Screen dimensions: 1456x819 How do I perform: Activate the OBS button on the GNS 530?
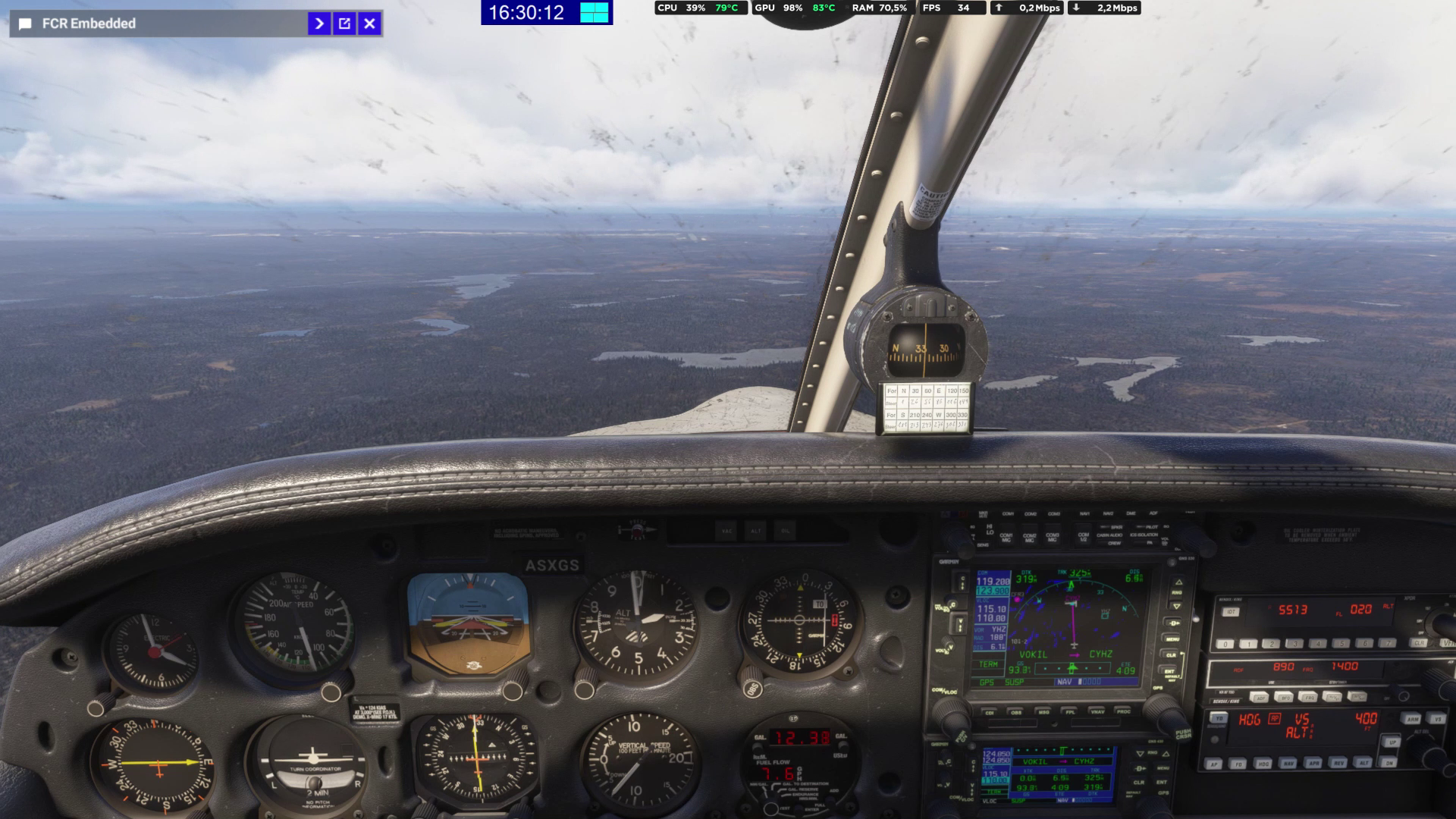coord(1016,713)
